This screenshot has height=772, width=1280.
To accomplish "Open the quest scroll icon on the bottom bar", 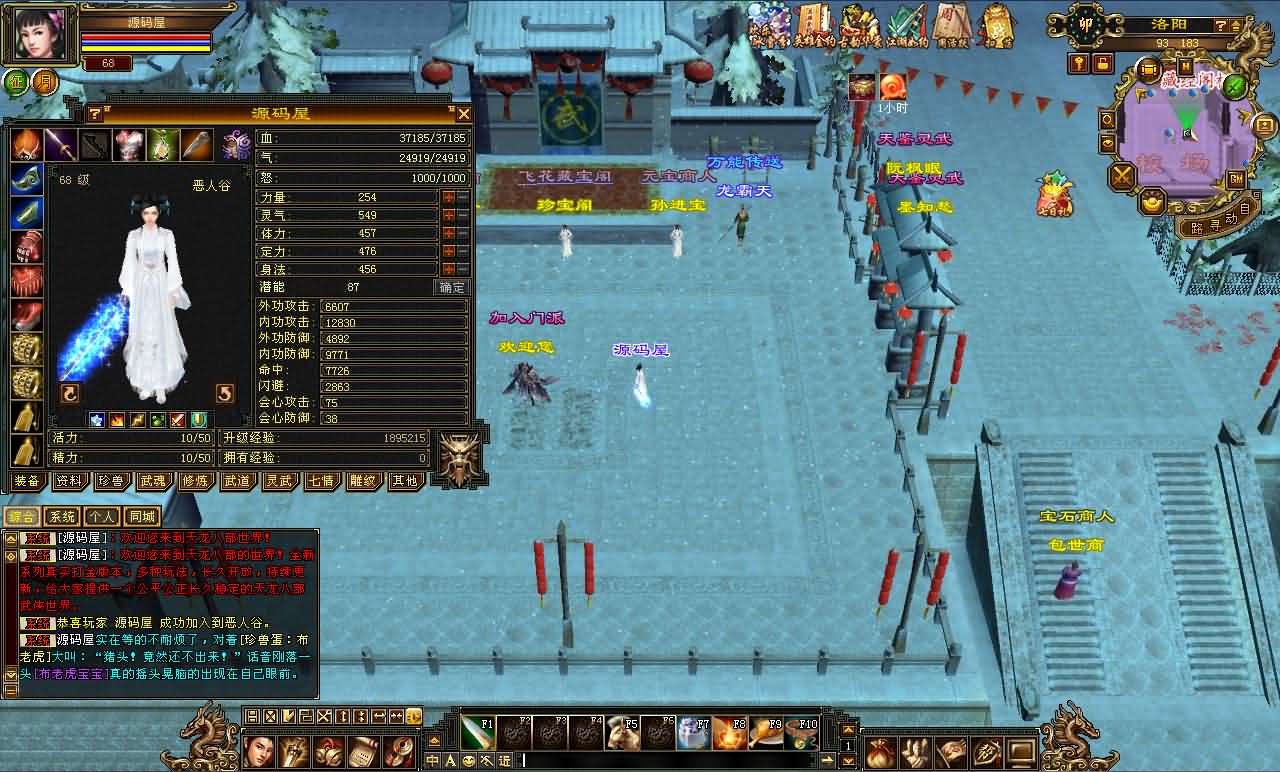I will click(x=363, y=751).
